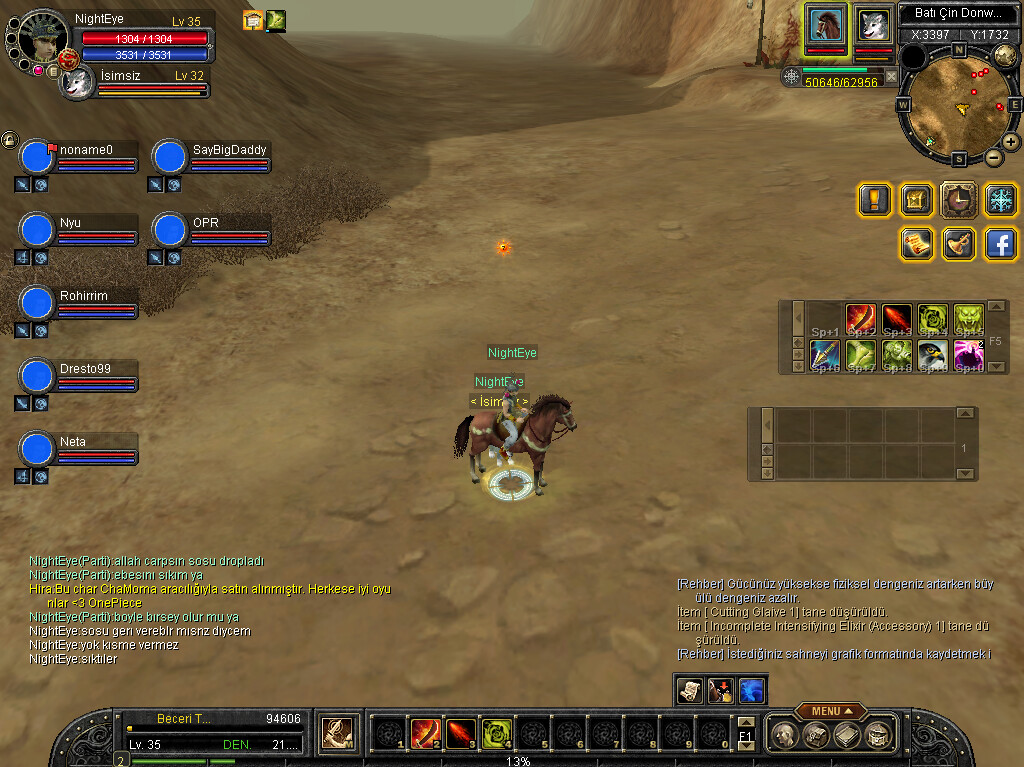The height and width of the screenshot is (767, 1024).
Task: Use the green swirl skill in hotbar slot 4
Action: 496,734
